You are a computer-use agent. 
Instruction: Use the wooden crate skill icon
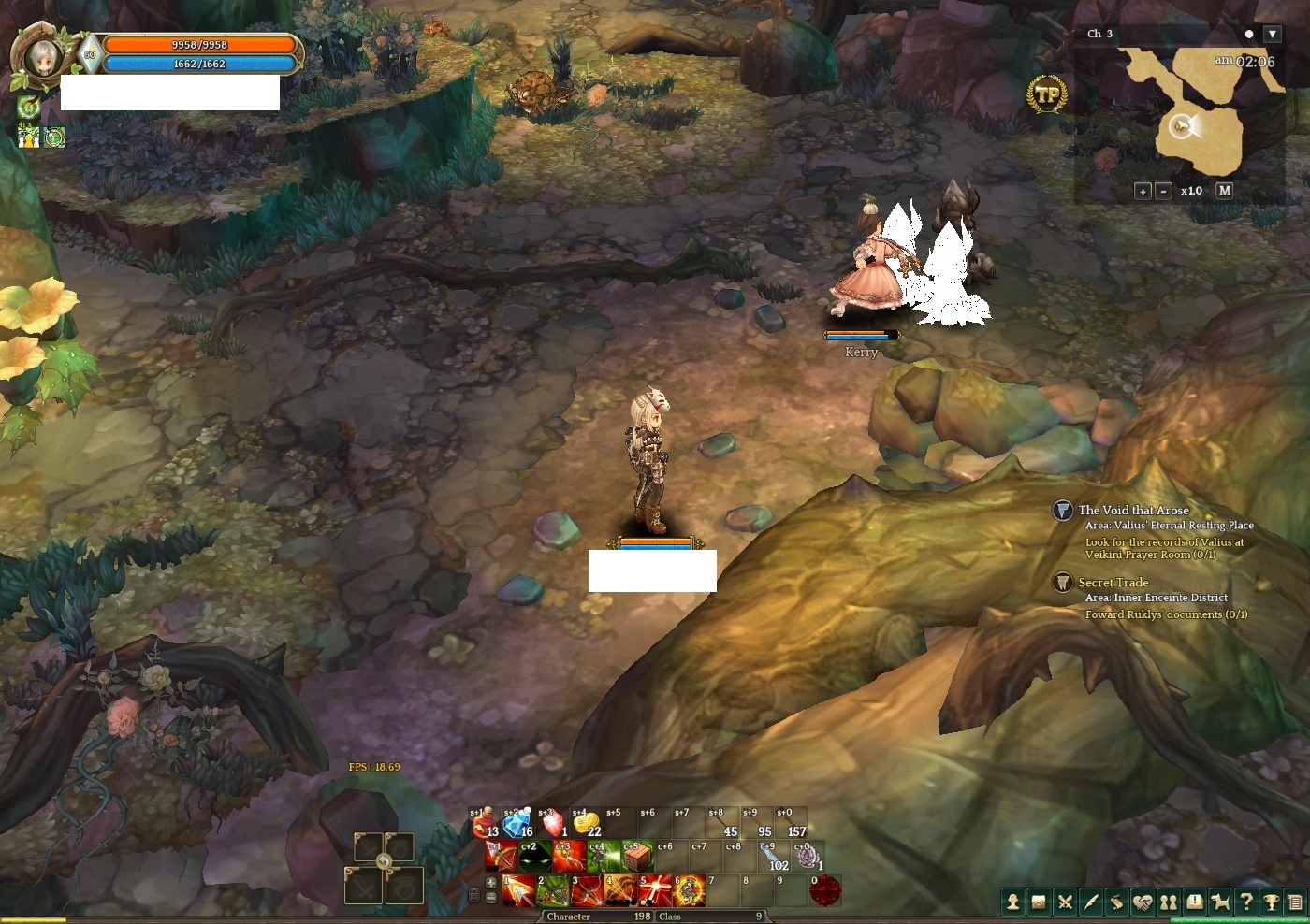point(638,857)
